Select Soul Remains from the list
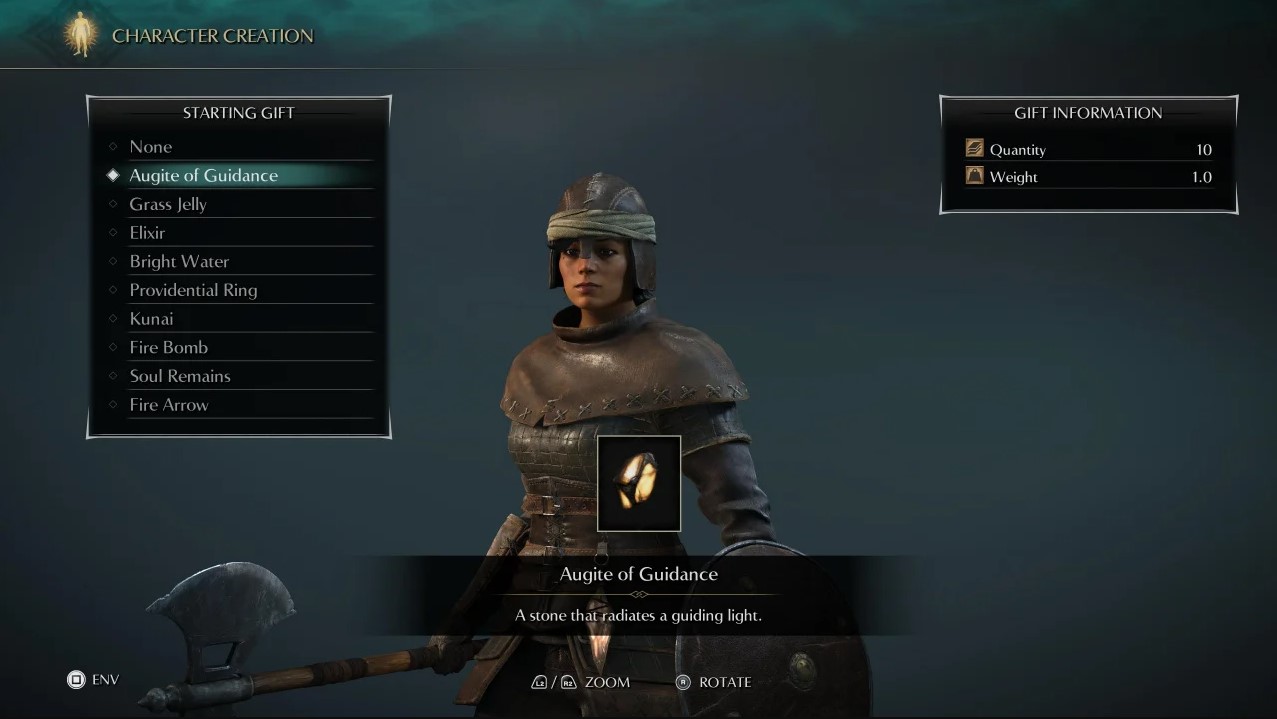Image resolution: width=1277 pixels, height=719 pixels. tap(180, 376)
